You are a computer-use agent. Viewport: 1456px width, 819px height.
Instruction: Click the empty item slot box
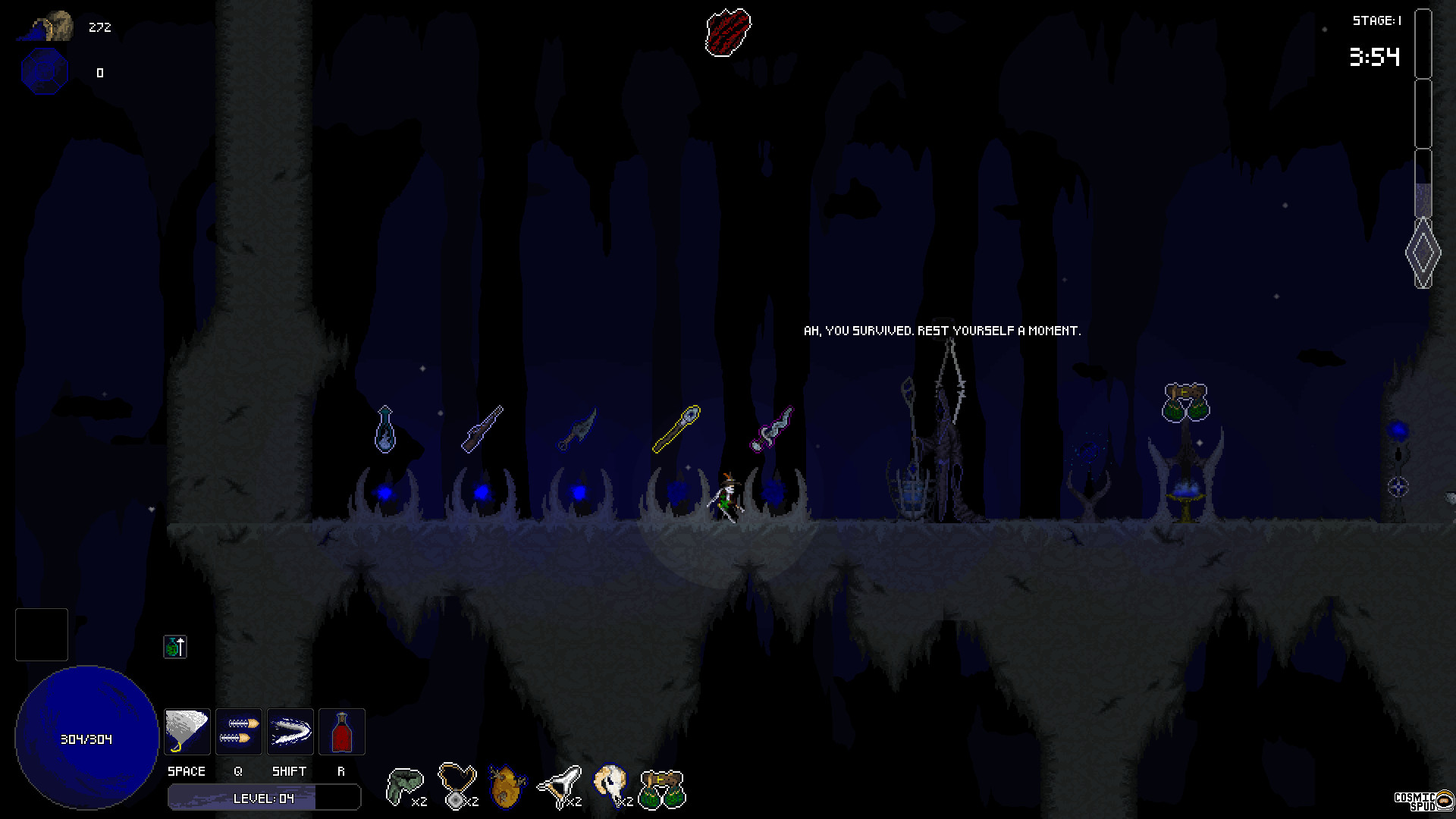tap(41, 635)
